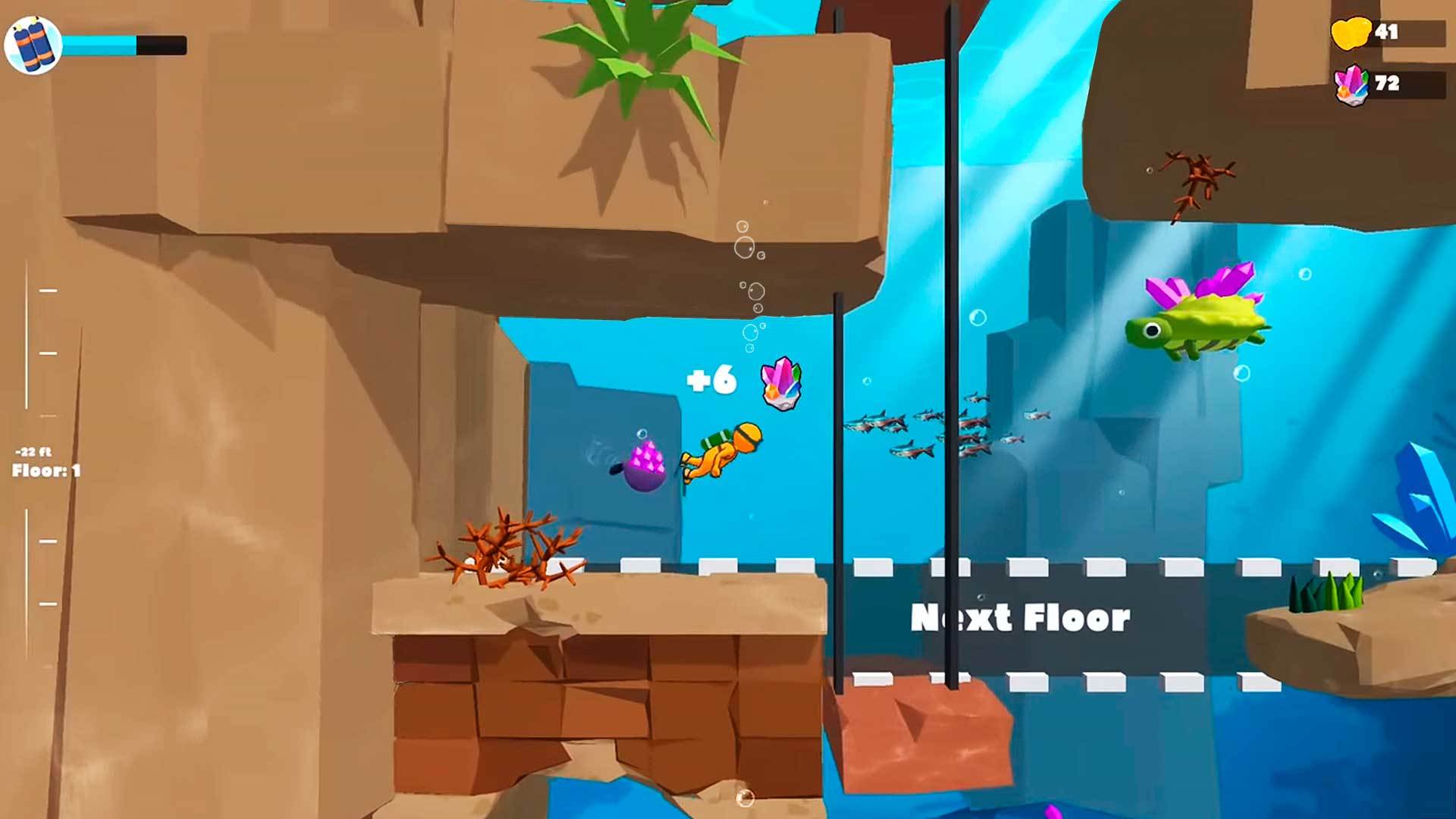
Task: Click the green crystal-backed fish
Action: click(1200, 326)
